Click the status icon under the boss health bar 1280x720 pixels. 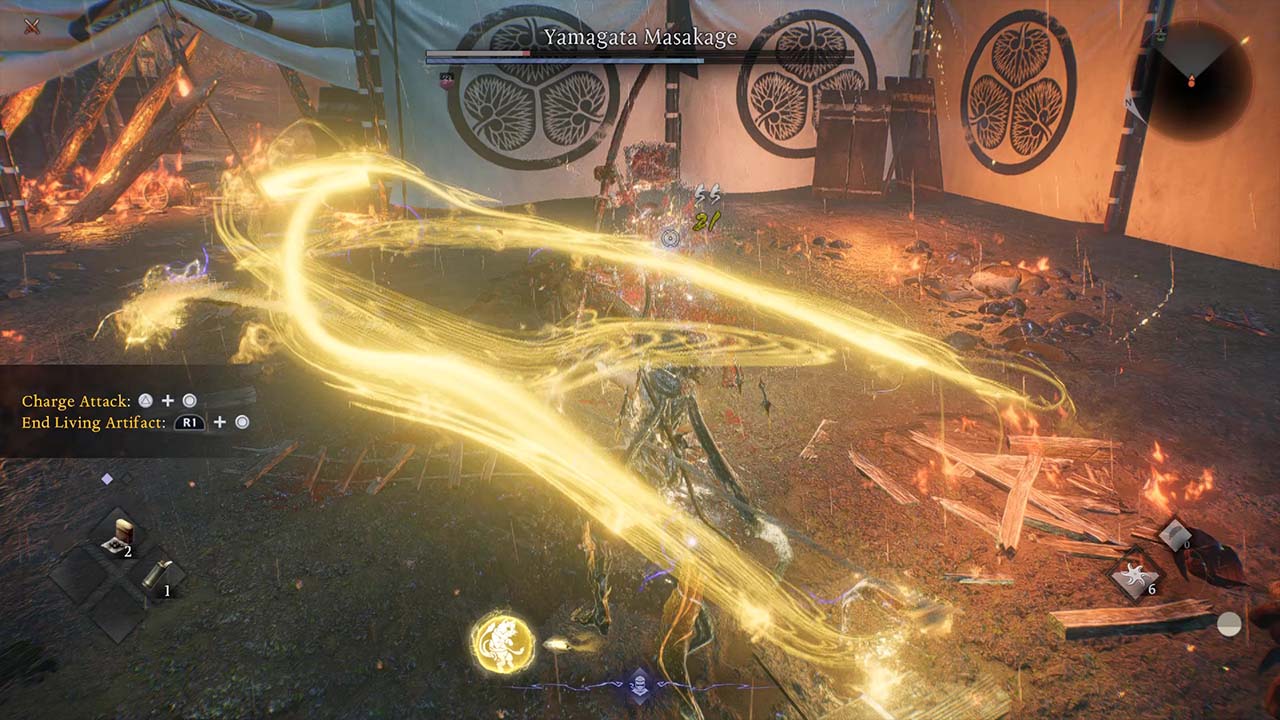point(445,79)
